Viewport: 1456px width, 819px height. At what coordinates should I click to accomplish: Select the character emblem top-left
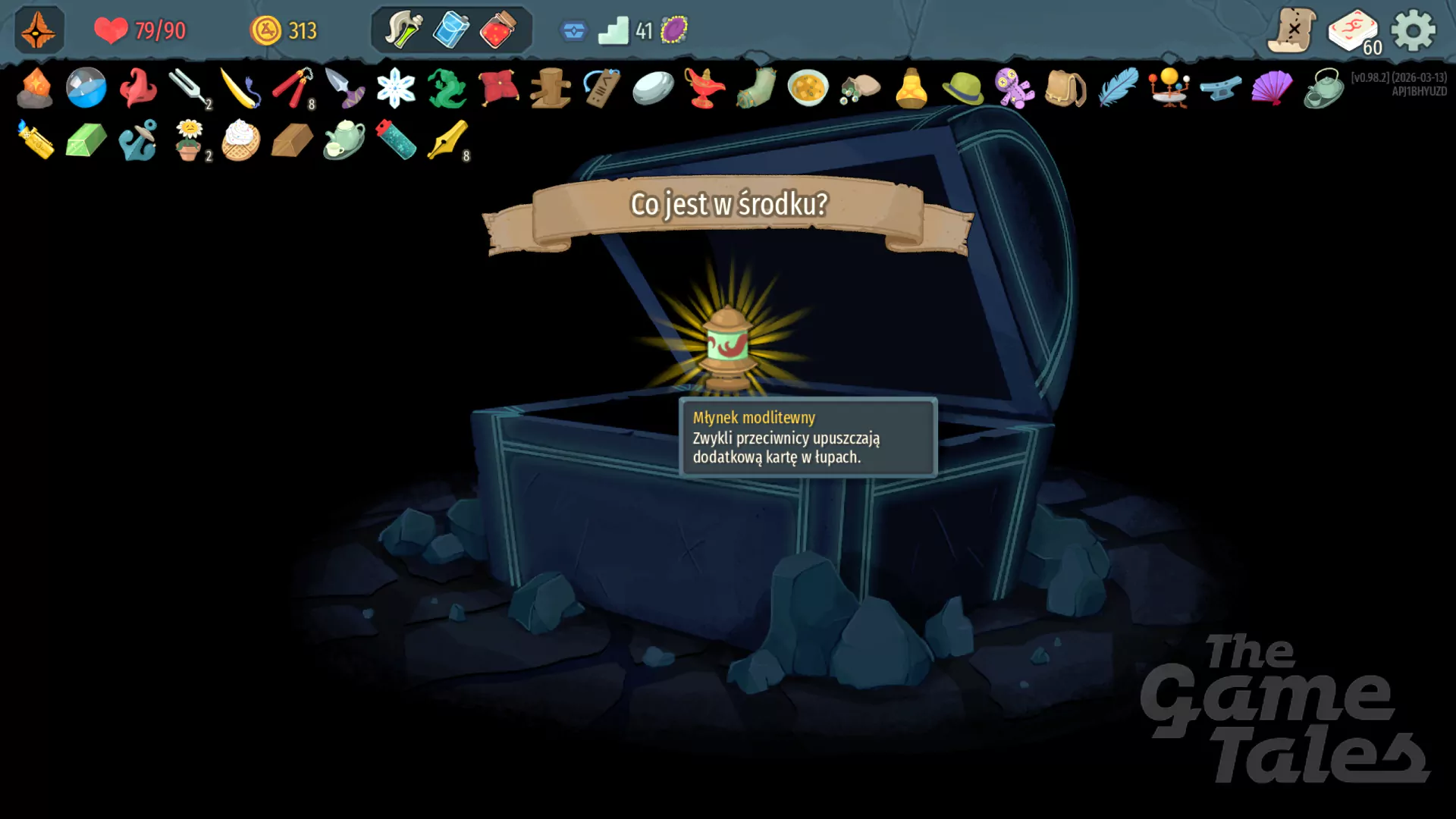click(x=37, y=30)
